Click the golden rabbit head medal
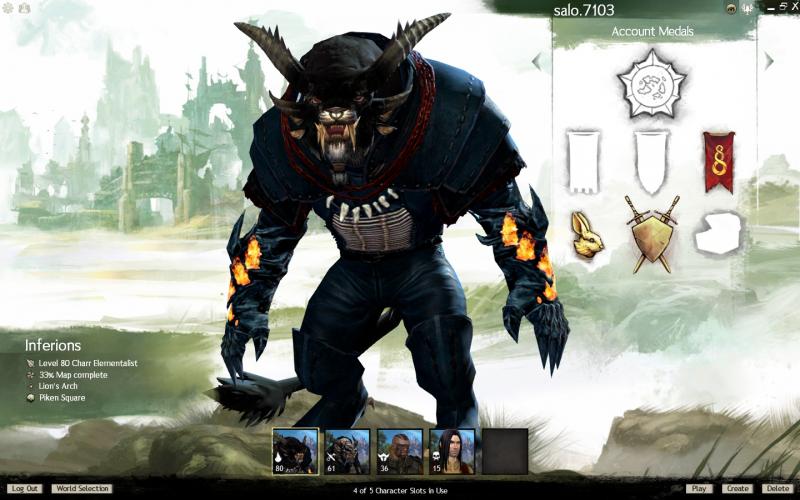 [587, 233]
